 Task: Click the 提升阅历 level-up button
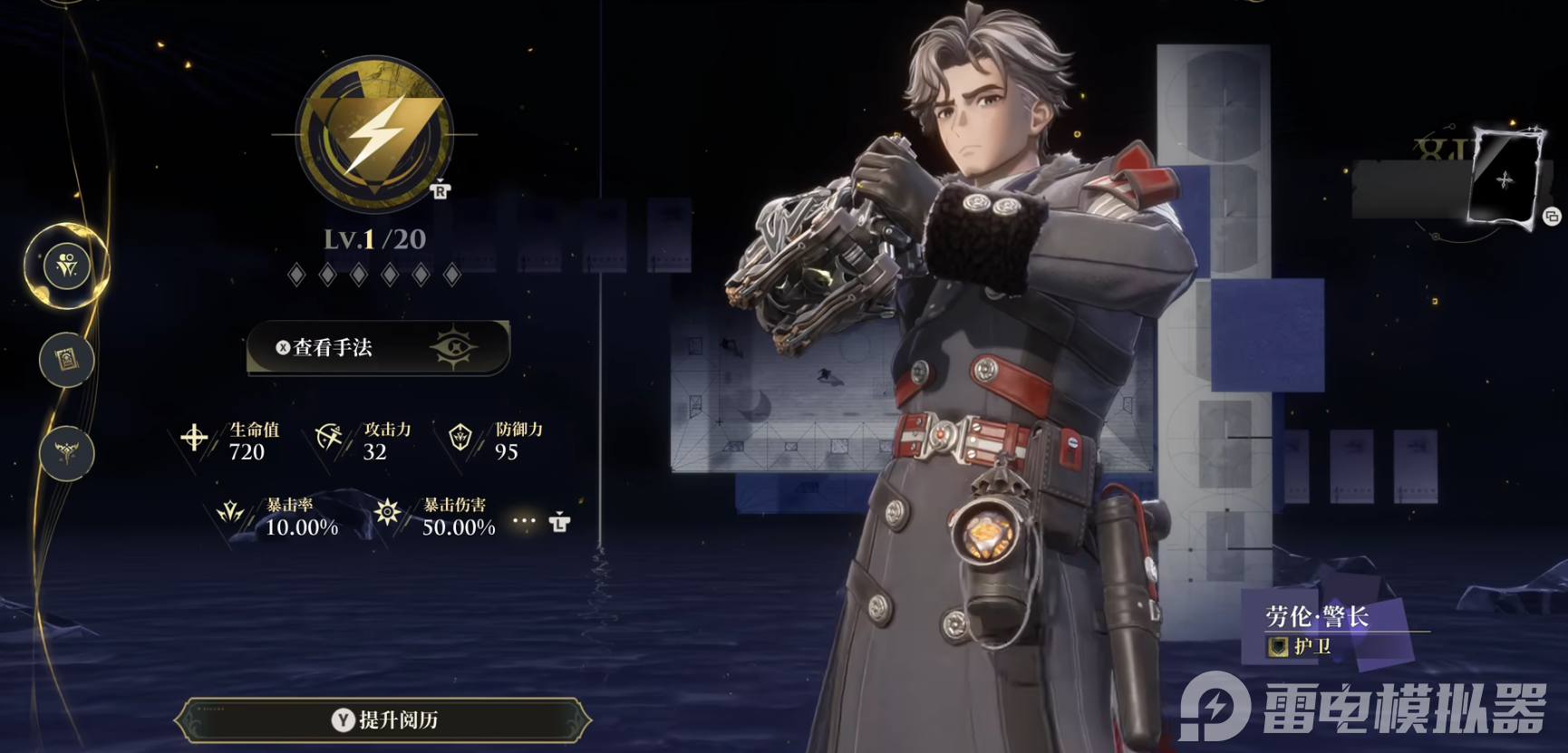click(x=383, y=720)
